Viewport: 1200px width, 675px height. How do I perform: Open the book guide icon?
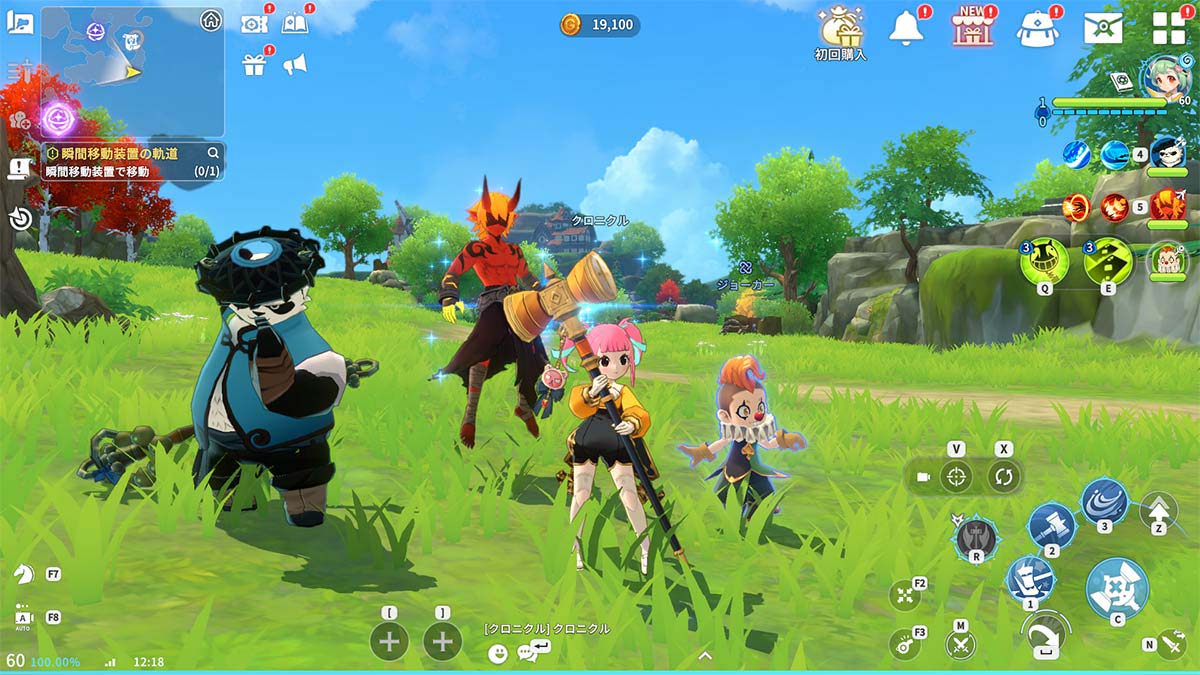point(294,23)
